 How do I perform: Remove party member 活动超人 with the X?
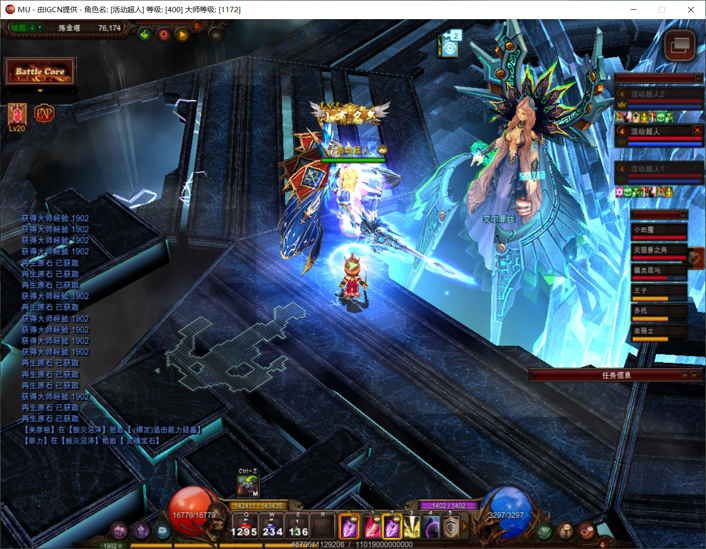coord(697,131)
